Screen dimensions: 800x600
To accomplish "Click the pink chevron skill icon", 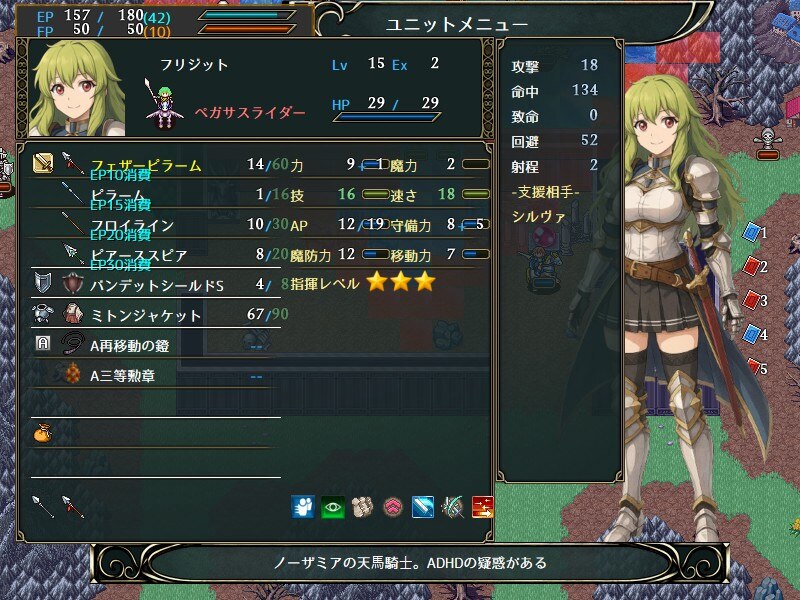I will tap(393, 506).
